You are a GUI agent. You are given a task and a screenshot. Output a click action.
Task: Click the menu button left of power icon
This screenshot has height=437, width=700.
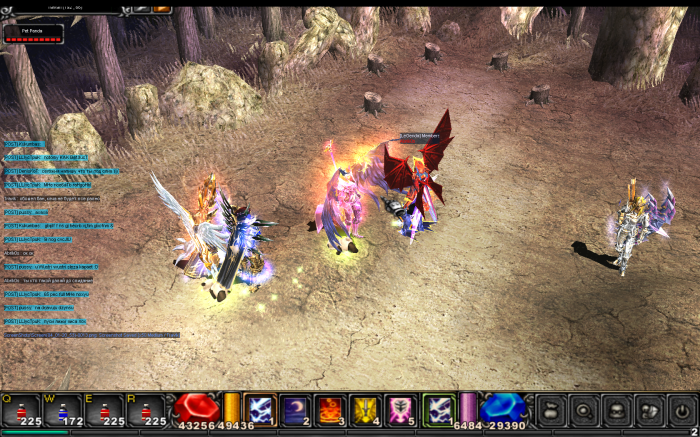649,410
